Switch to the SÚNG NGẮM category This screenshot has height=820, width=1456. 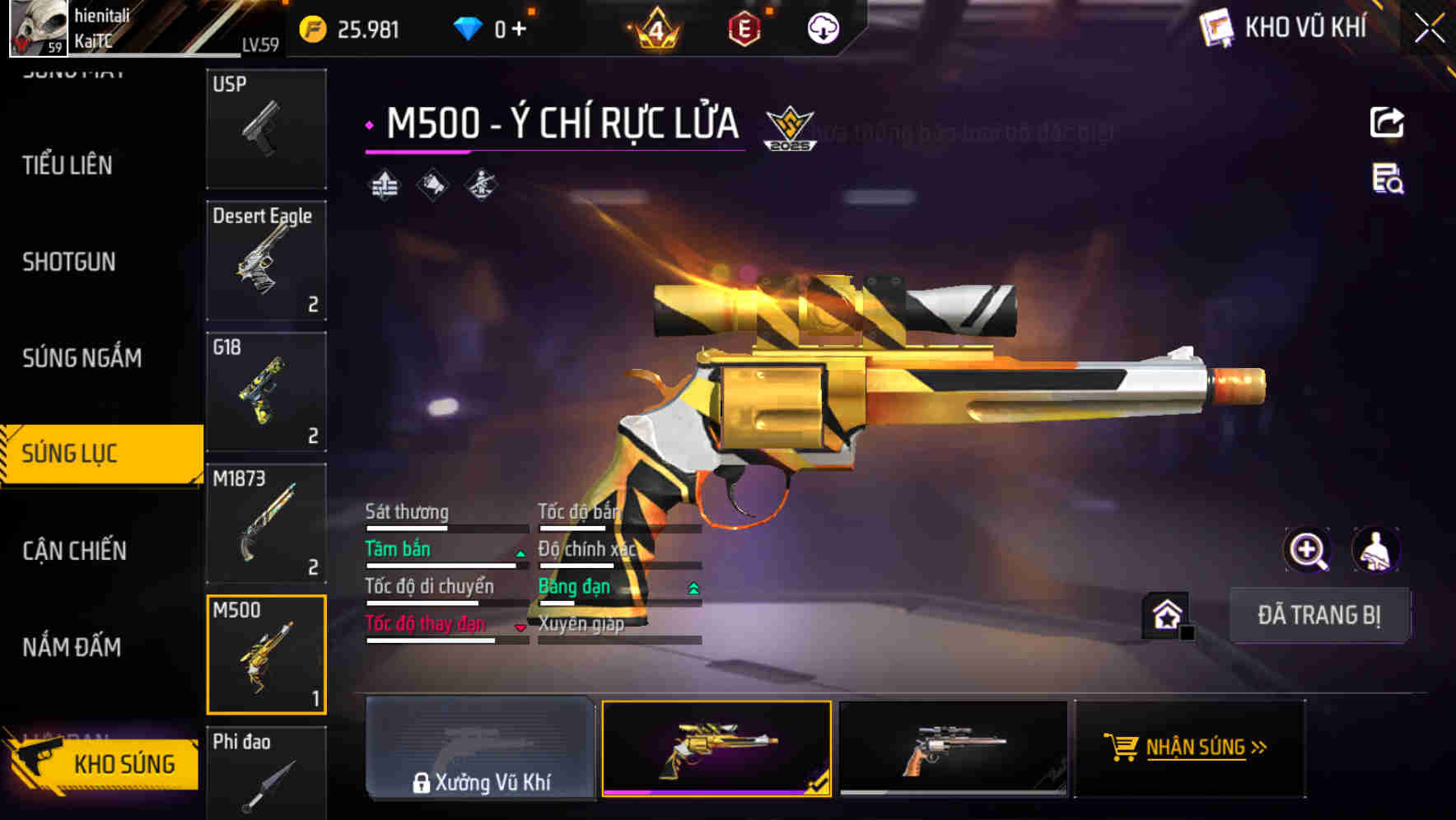point(82,358)
